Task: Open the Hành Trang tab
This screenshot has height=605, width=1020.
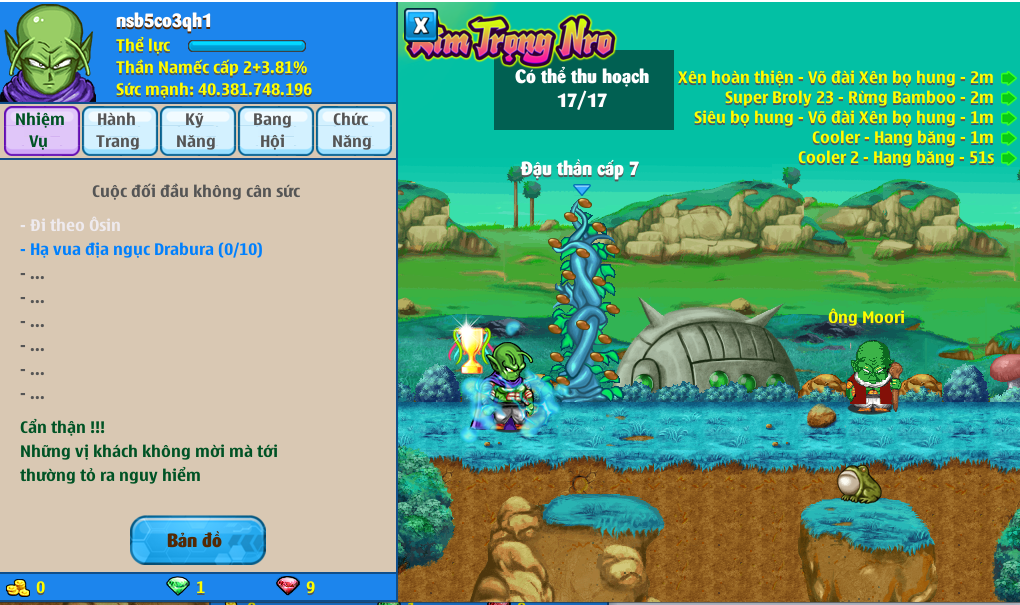Action: coord(118,131)
